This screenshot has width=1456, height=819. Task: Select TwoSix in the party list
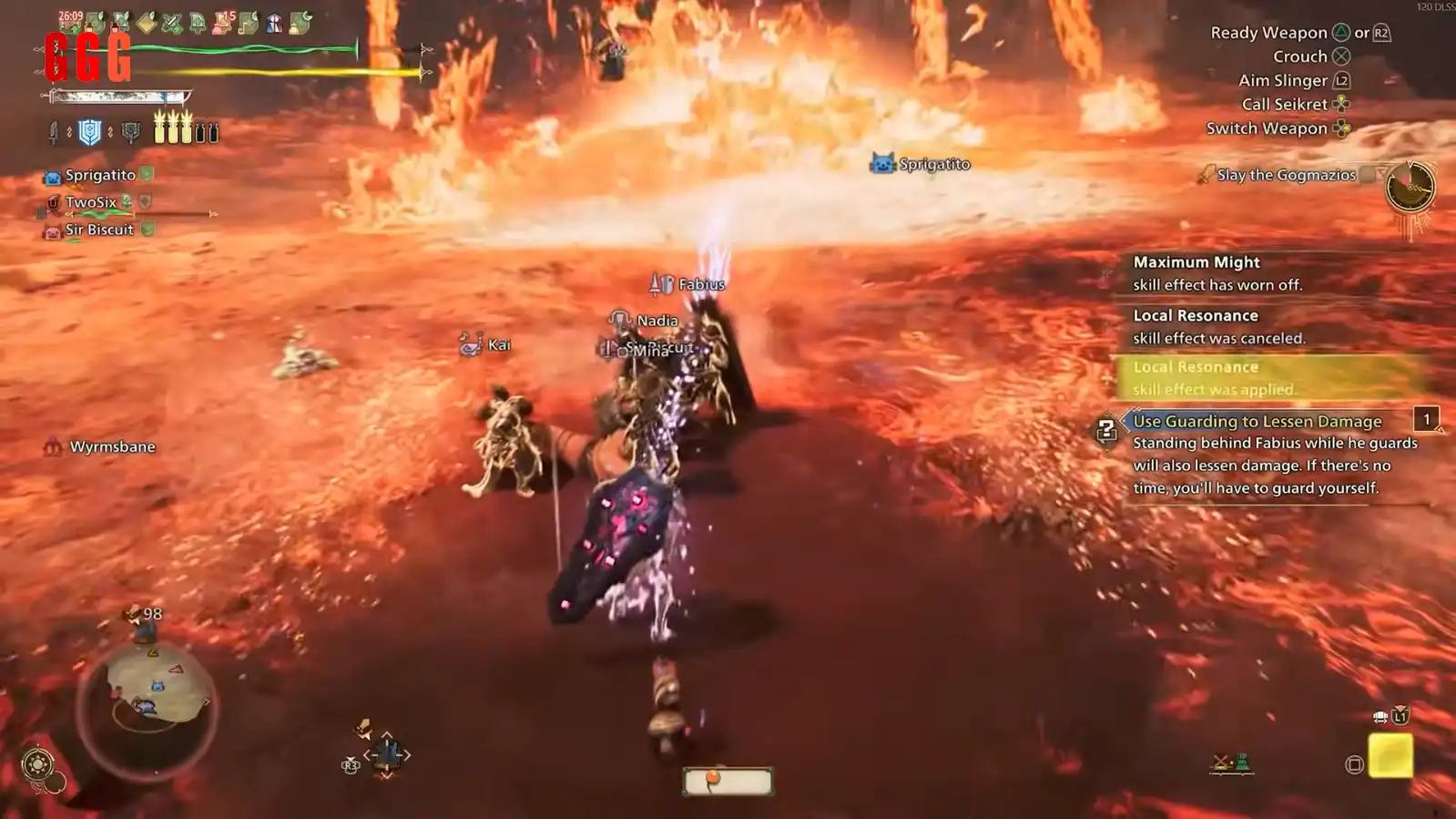(x=90, y=202)
